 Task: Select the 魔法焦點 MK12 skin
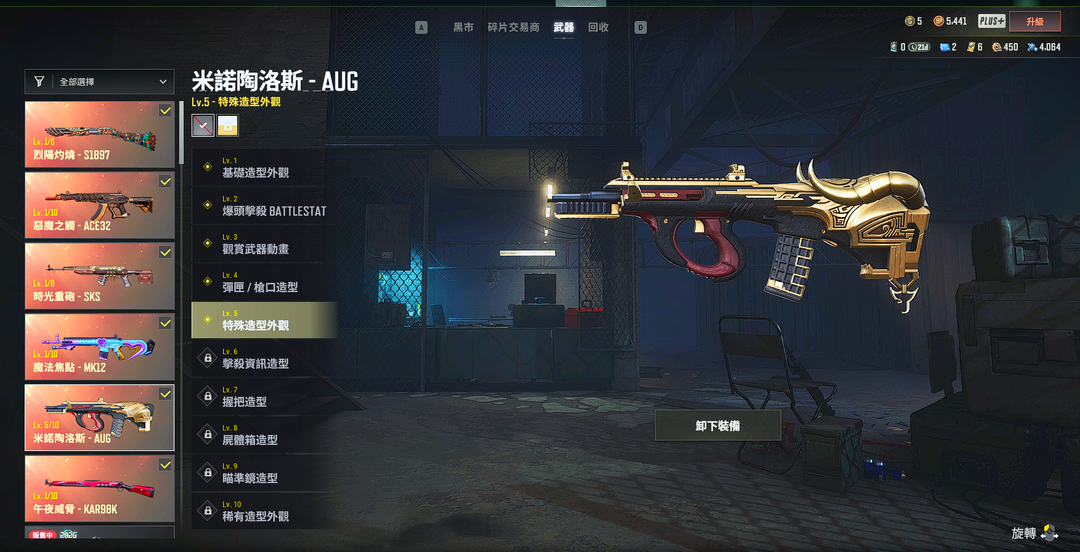click(99, 346)
